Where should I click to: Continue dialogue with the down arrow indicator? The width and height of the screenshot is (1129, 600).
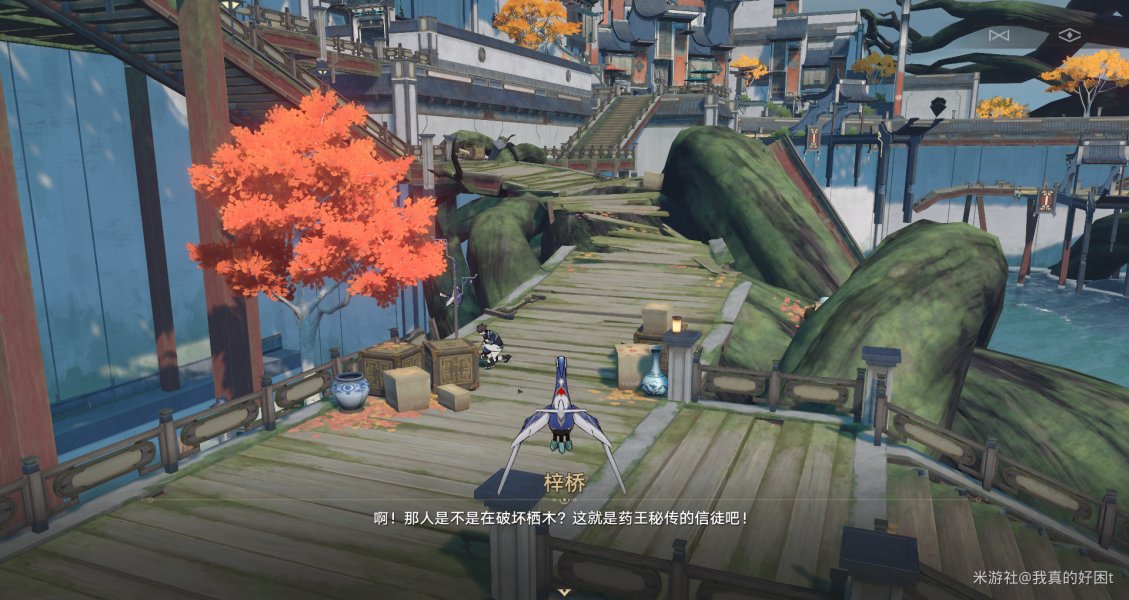tap(565, 591)
